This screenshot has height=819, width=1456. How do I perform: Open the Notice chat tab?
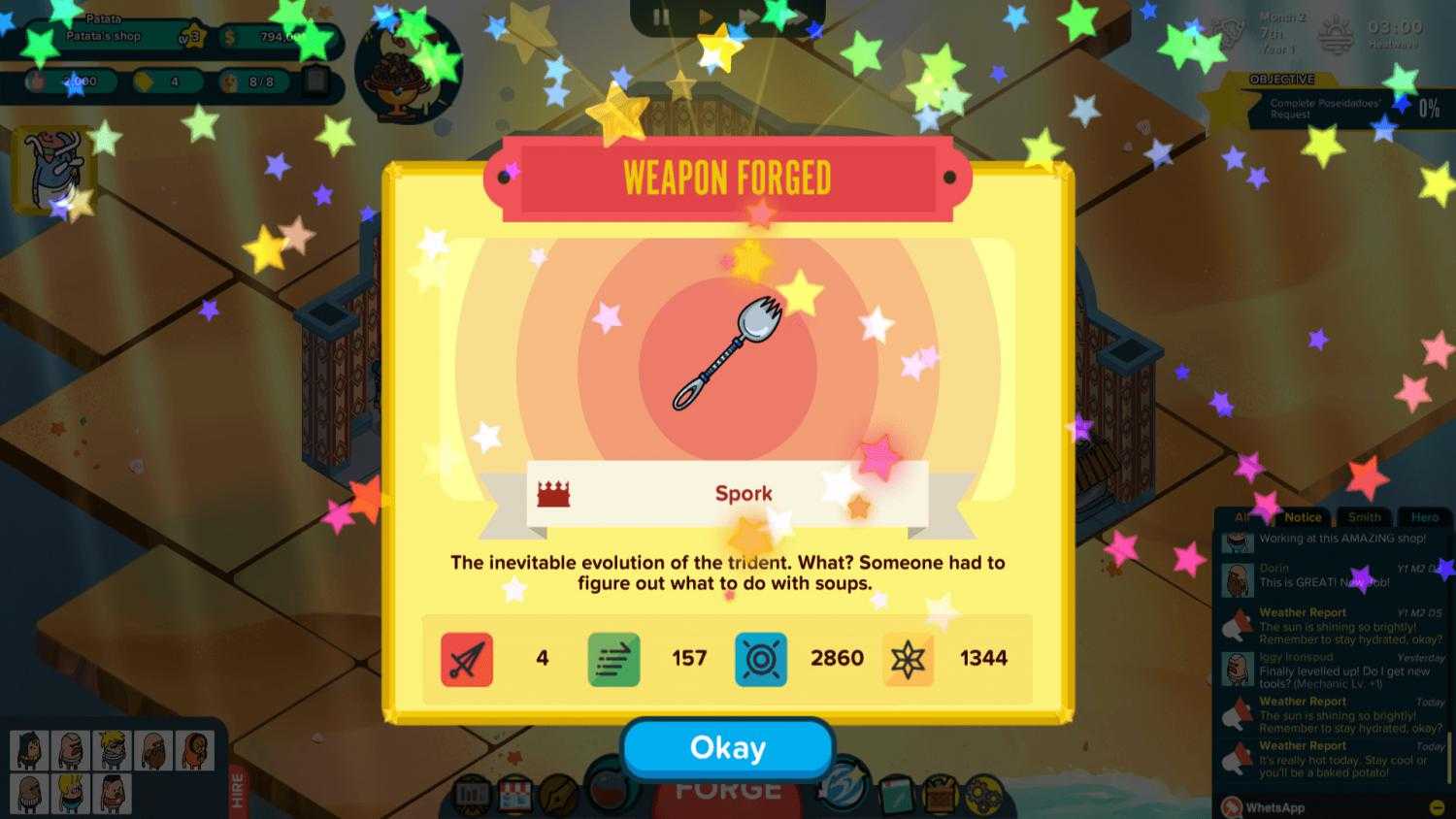pyautogui.click(x=1302, y=517)
